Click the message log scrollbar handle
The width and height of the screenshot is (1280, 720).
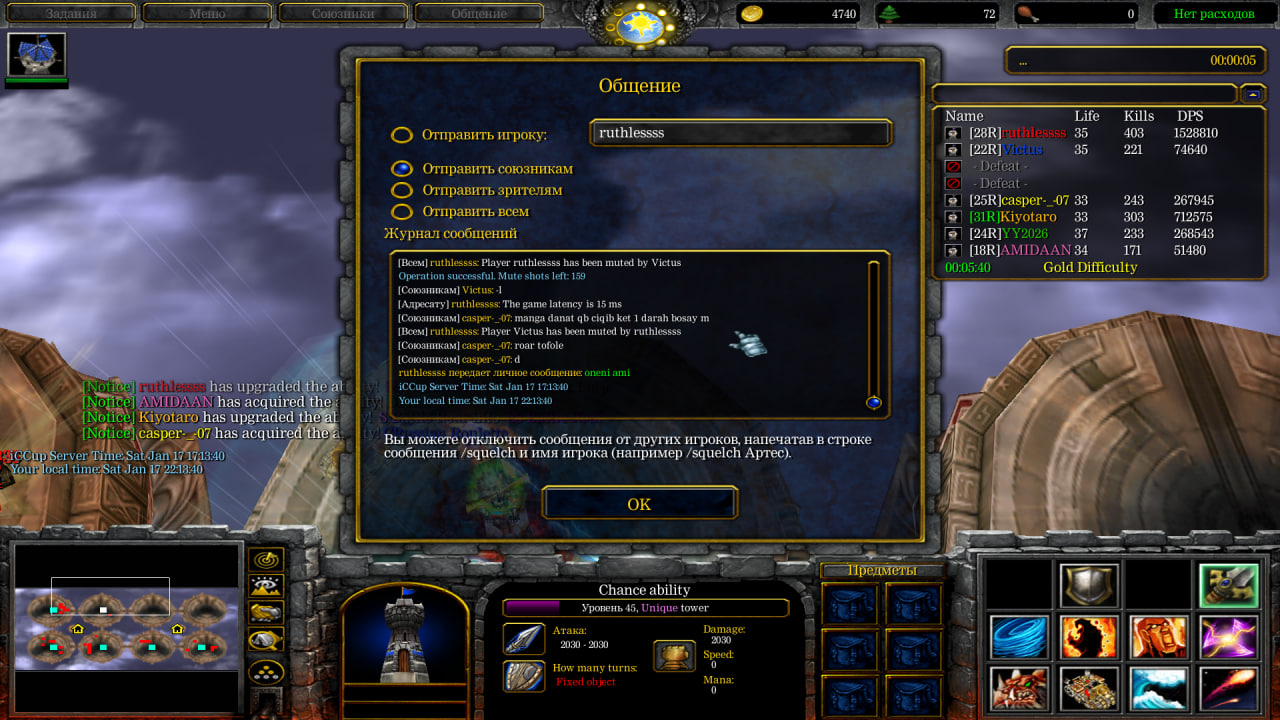pyautogui.click(x=873, y=402)
